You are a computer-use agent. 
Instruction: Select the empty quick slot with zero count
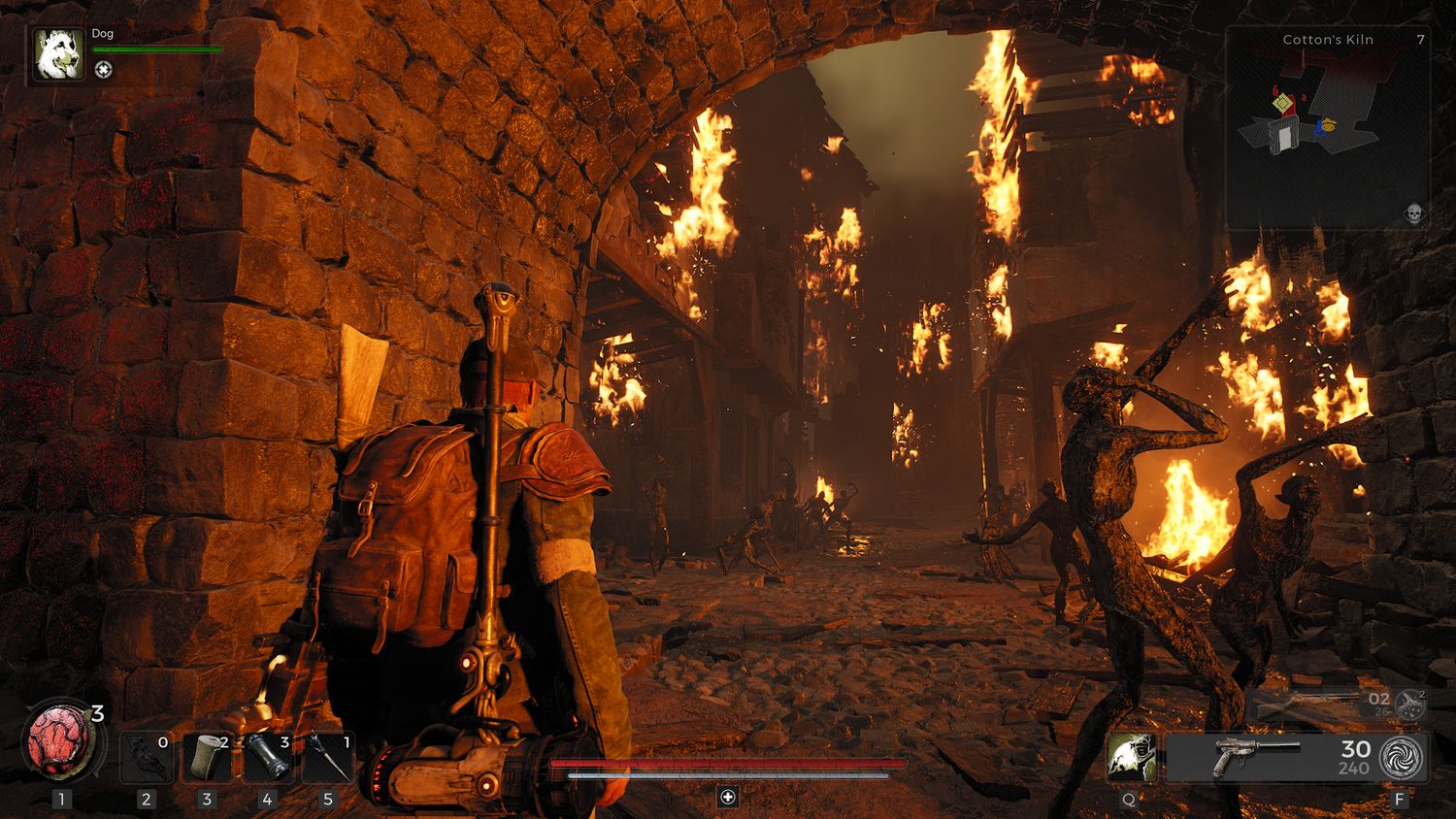pyautogui.click(x=147, y=757)
